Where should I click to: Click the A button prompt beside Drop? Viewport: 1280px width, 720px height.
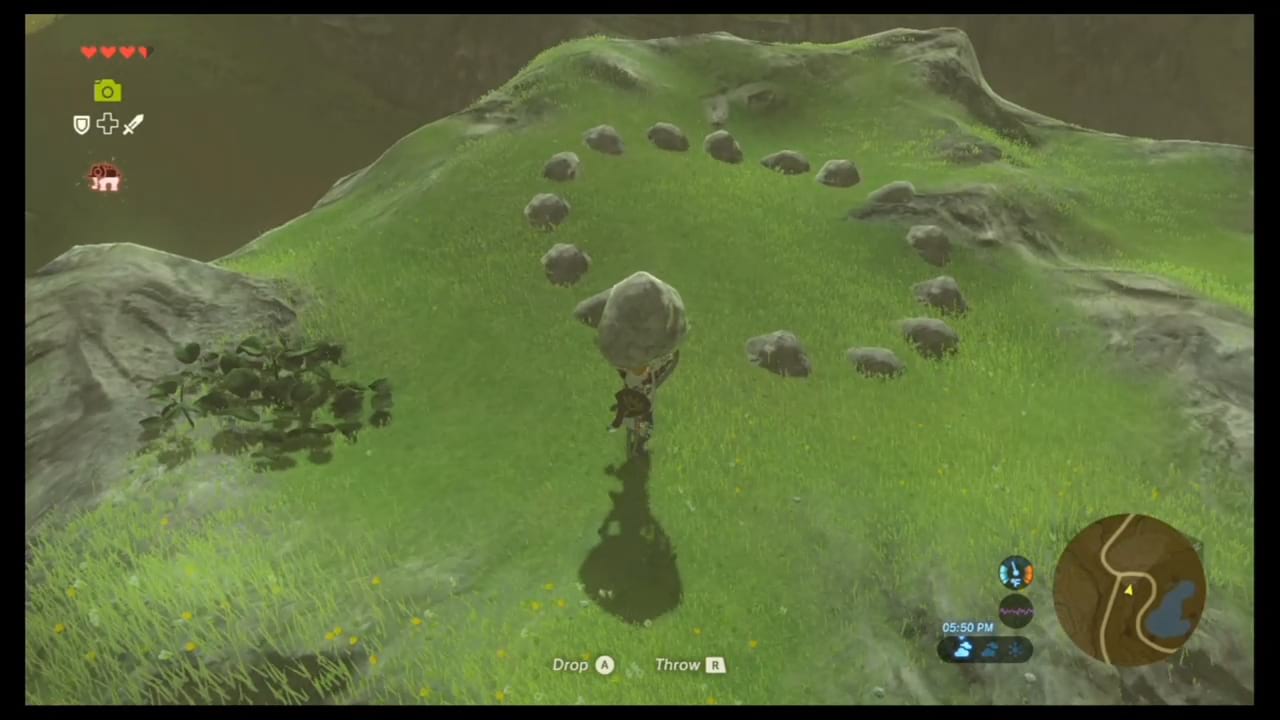[x=604, y=664]
